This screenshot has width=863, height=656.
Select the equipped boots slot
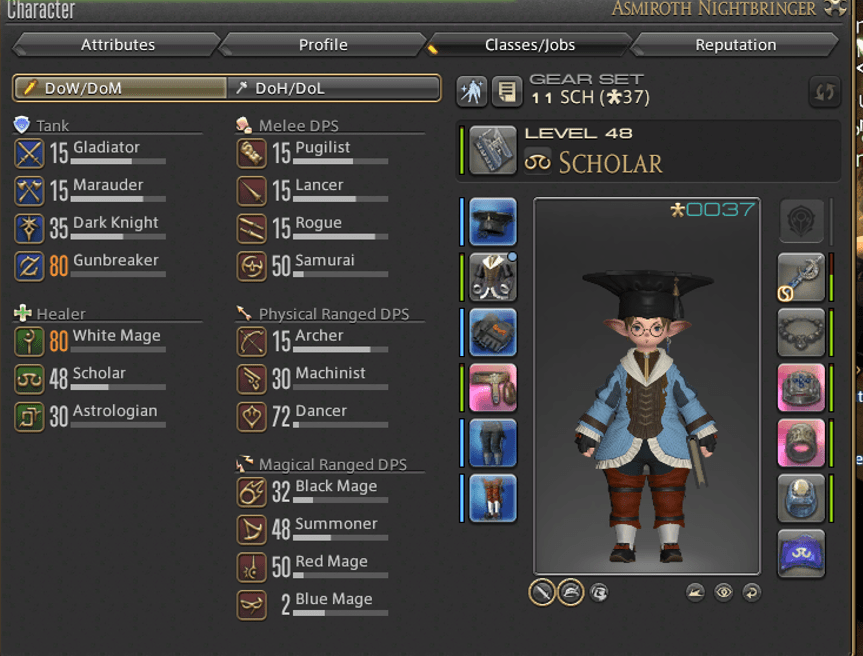point(493,498)
